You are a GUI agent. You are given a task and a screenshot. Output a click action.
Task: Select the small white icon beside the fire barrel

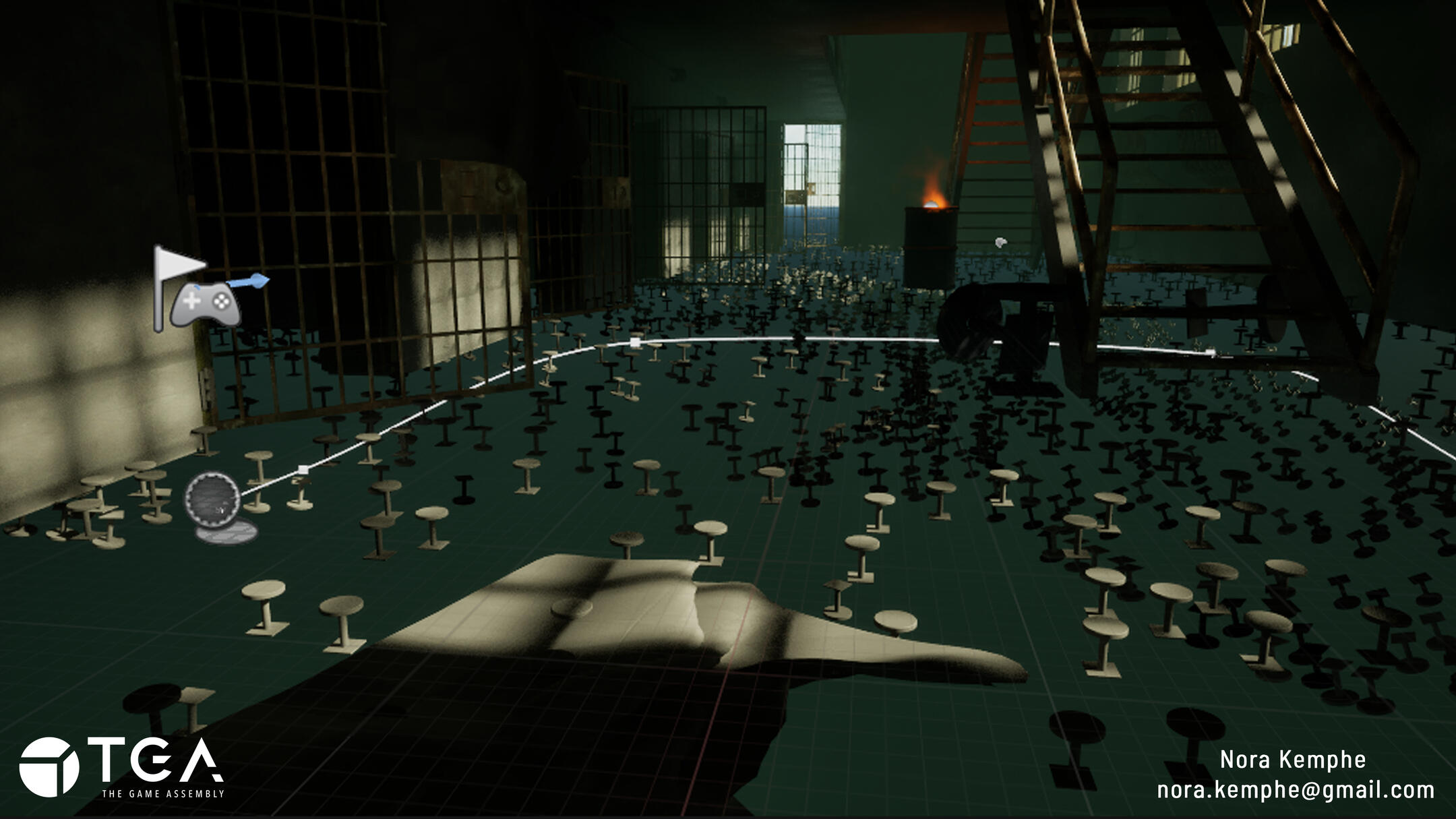coord(1001,242)
